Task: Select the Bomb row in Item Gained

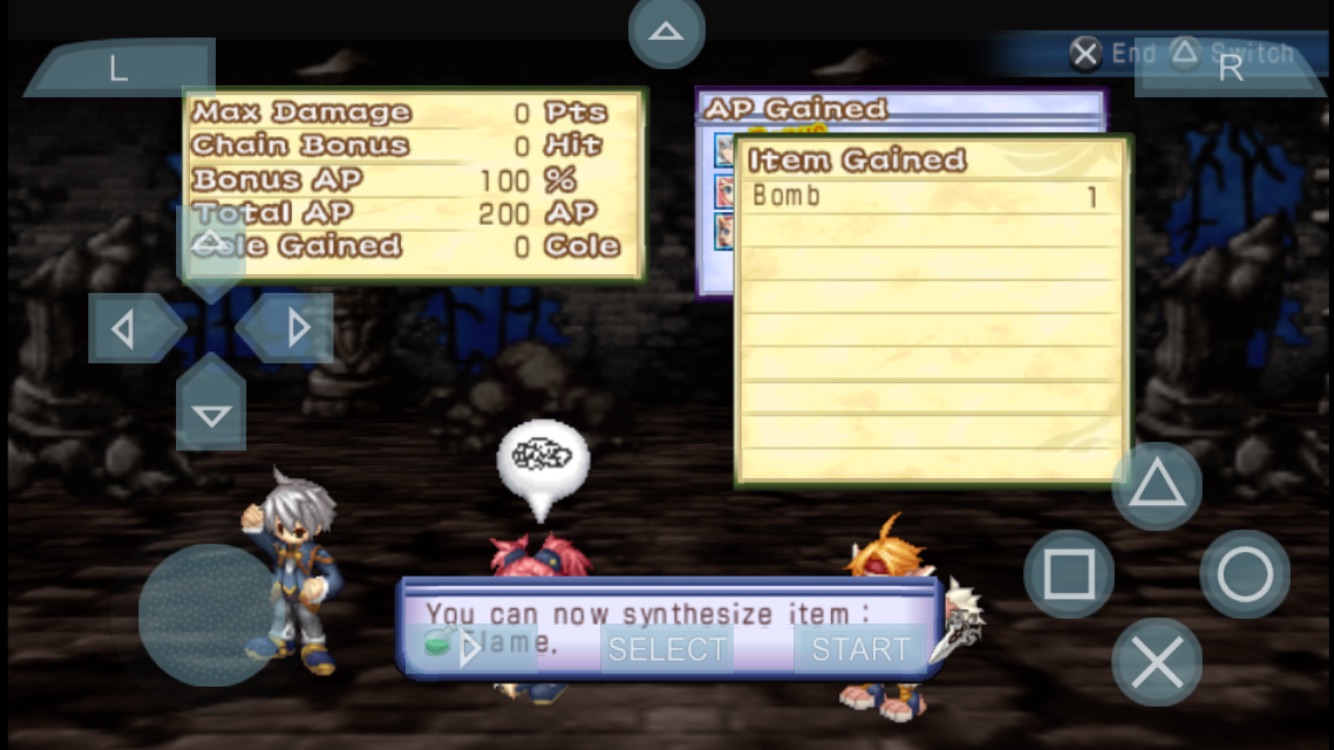Action: coord(930,197)
